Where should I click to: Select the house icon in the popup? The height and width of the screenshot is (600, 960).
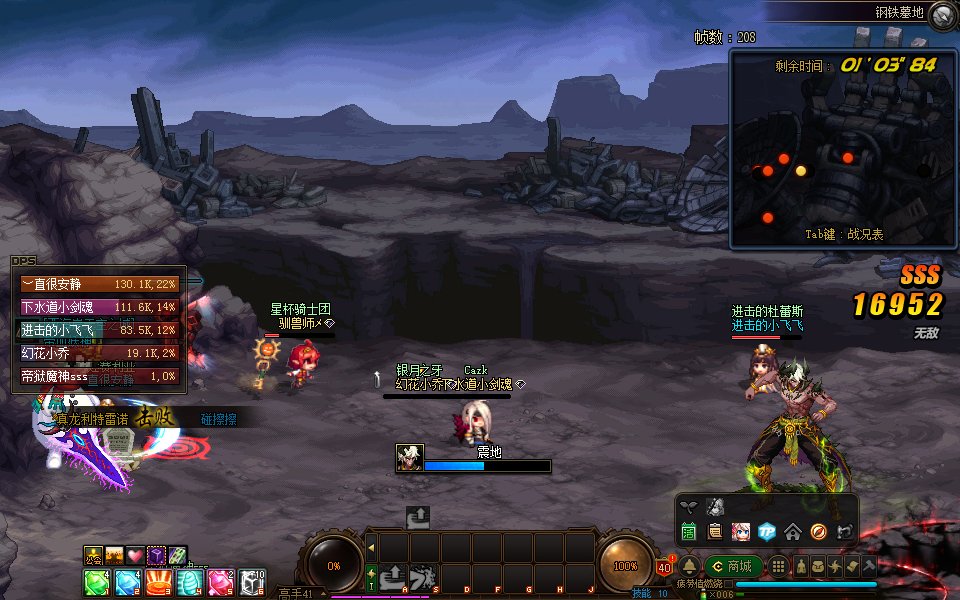pos(793,531)
